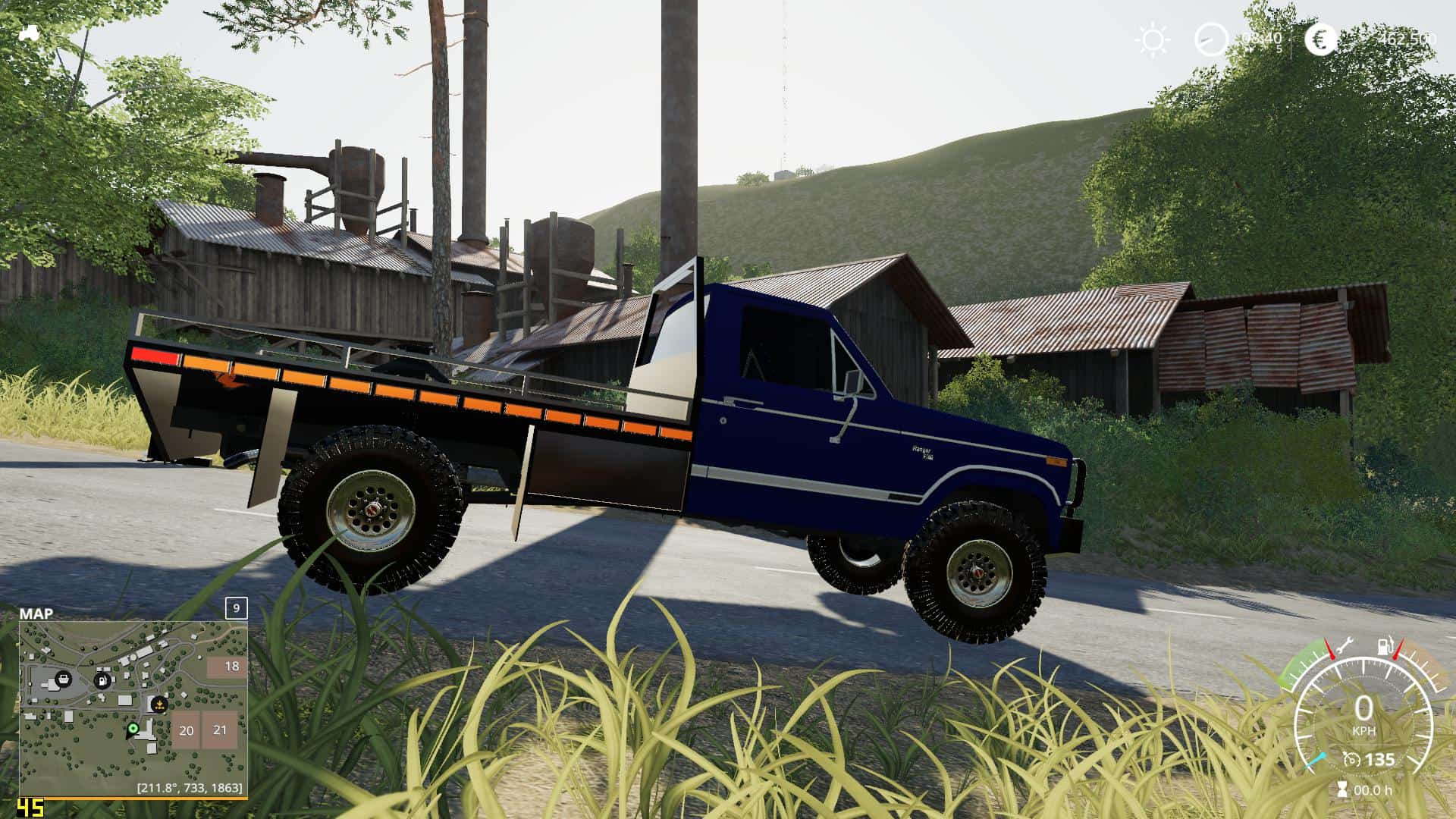Click the tractor icon in top corner
The width and height of the screenshot is (1456, 819).
pos(31,33)
